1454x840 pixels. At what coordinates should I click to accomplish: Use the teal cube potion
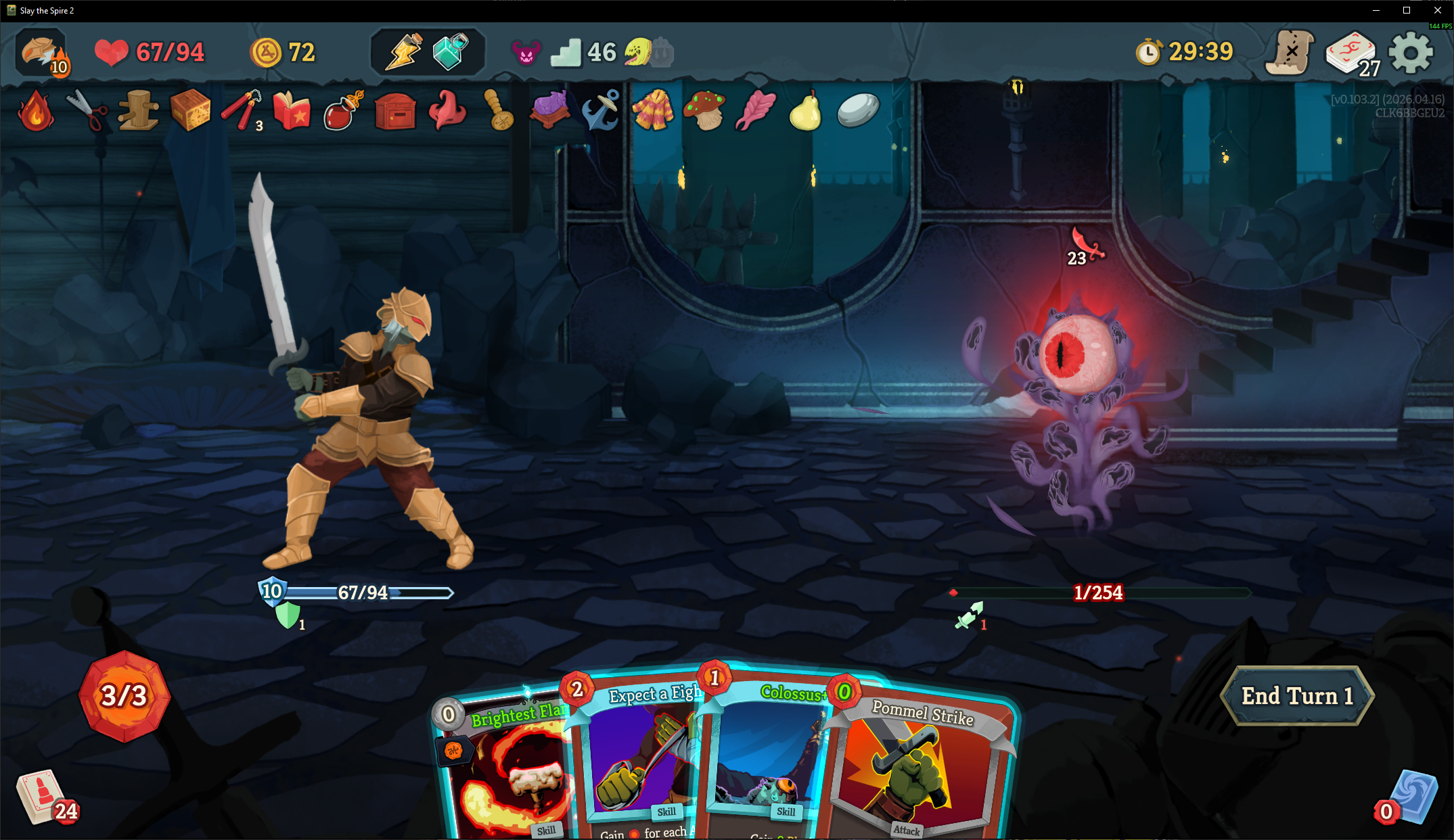point(451,51)
